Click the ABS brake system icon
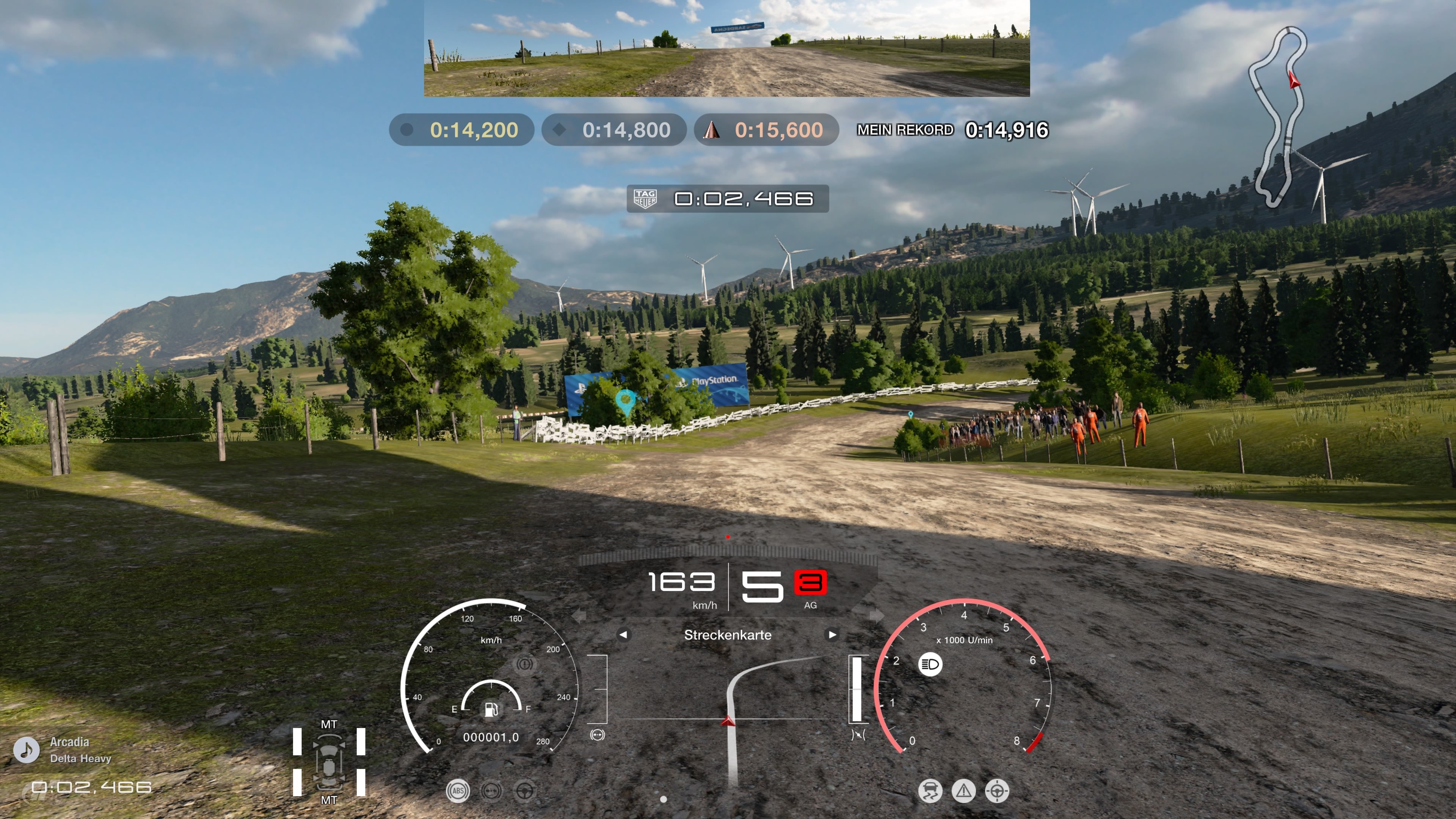This screenshot has width=1456, height=819. (x=458, y=791)
